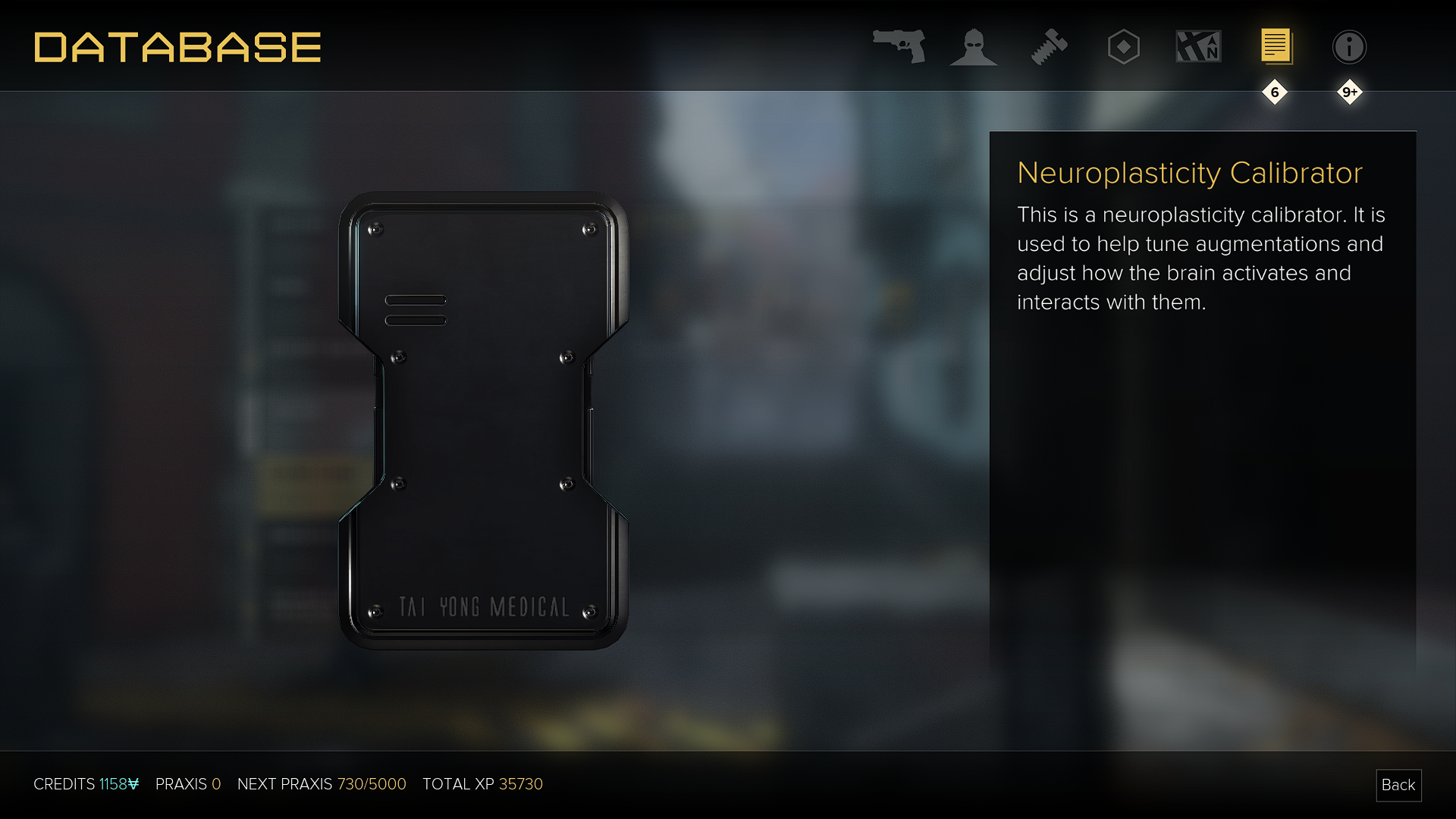
Task: Open the pistol weapons database tab
Action: (x=899, y=47)
